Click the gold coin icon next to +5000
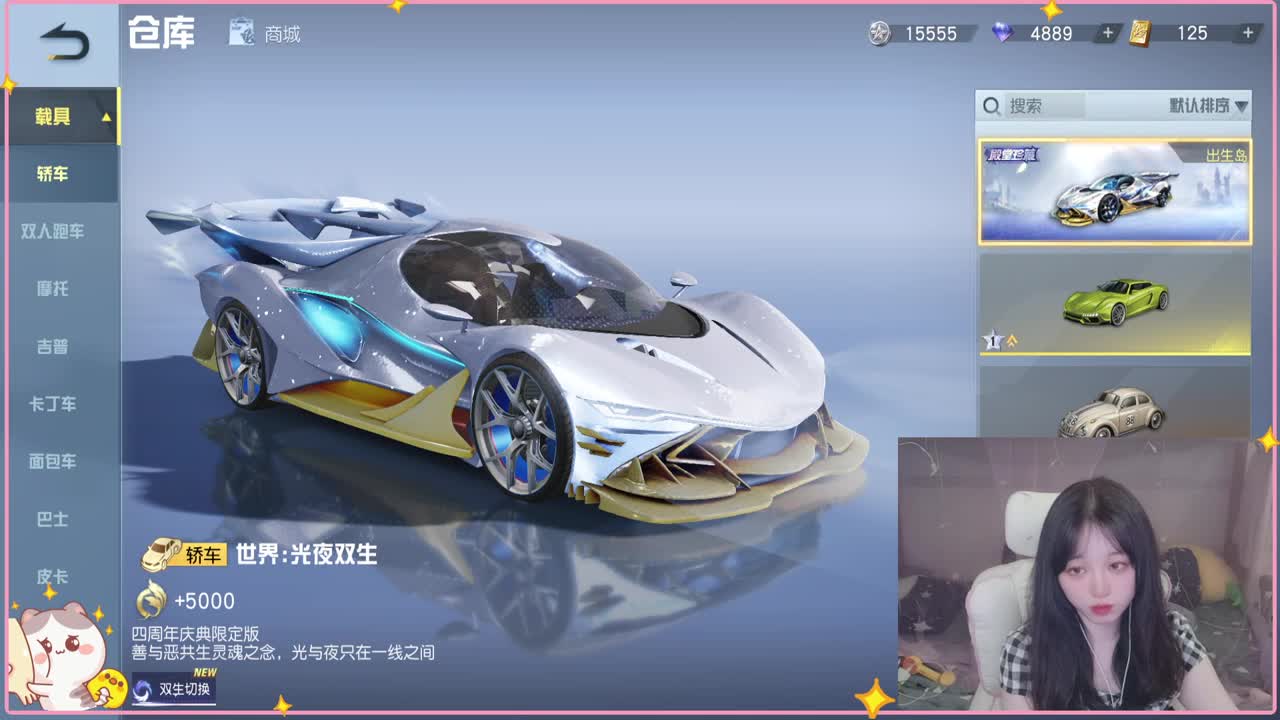The image size is (1280, 720). 151,601
